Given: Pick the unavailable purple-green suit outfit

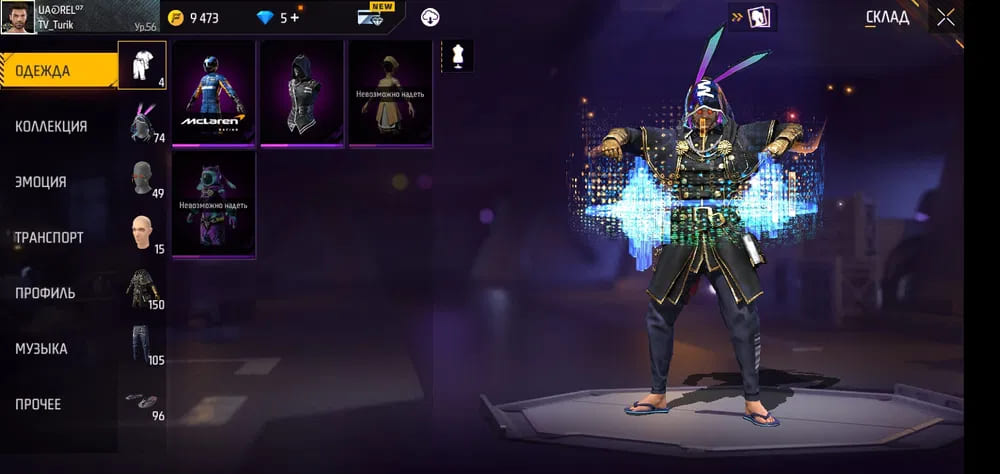Looking at the screenshot, I should (213, 204).
